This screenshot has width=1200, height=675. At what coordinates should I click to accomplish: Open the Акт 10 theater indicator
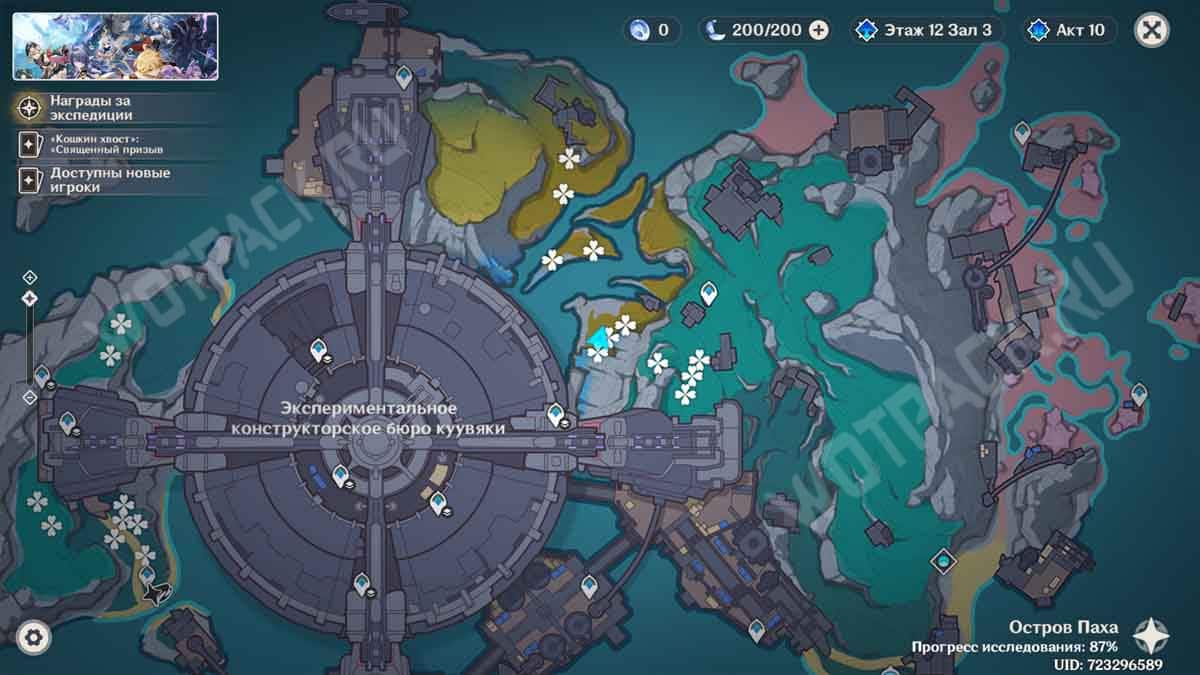click(1068, 30)
